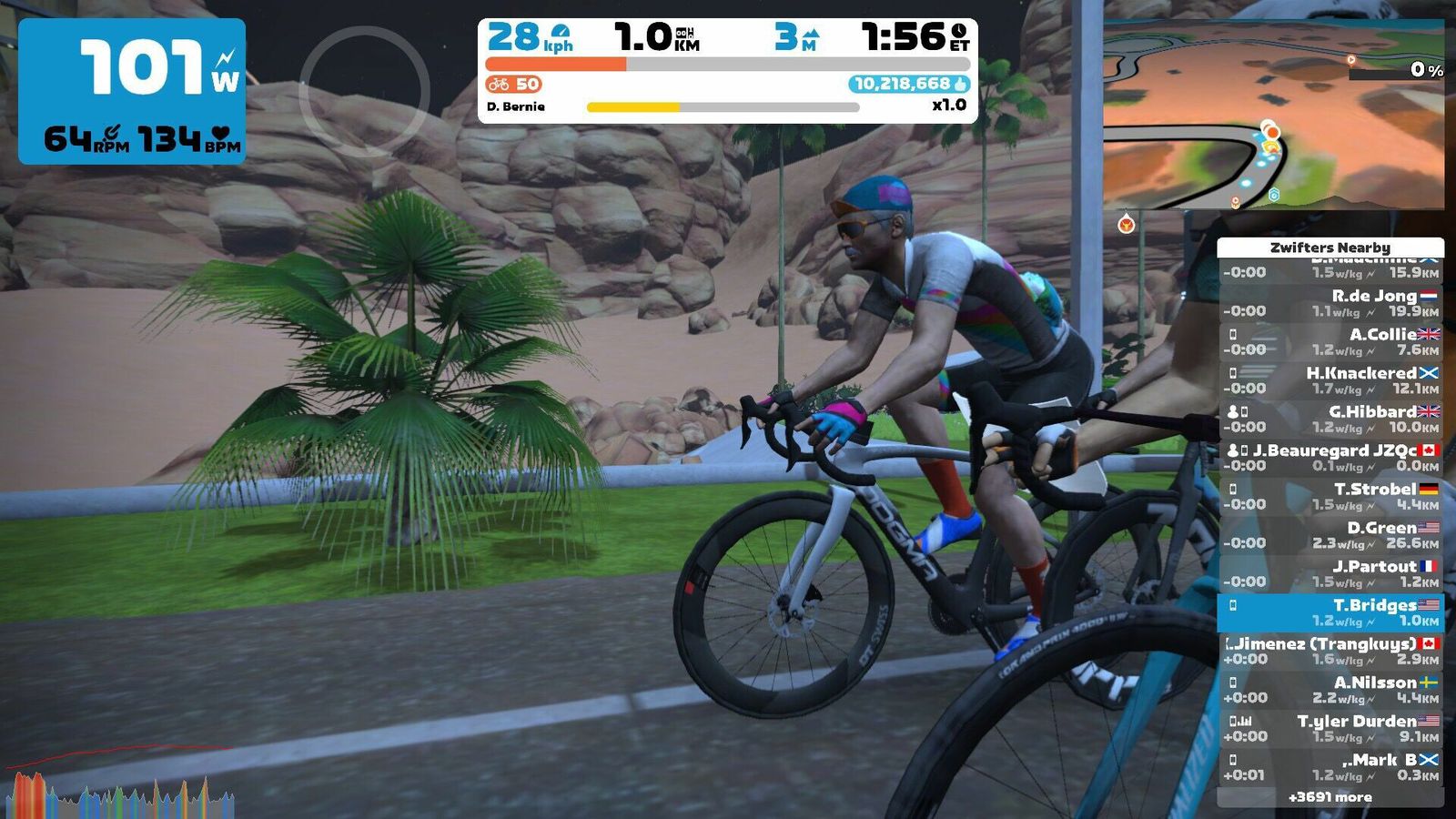1456x819 pixels.
Task: Click the empty power-up ring
Action: tap(364, 91)
